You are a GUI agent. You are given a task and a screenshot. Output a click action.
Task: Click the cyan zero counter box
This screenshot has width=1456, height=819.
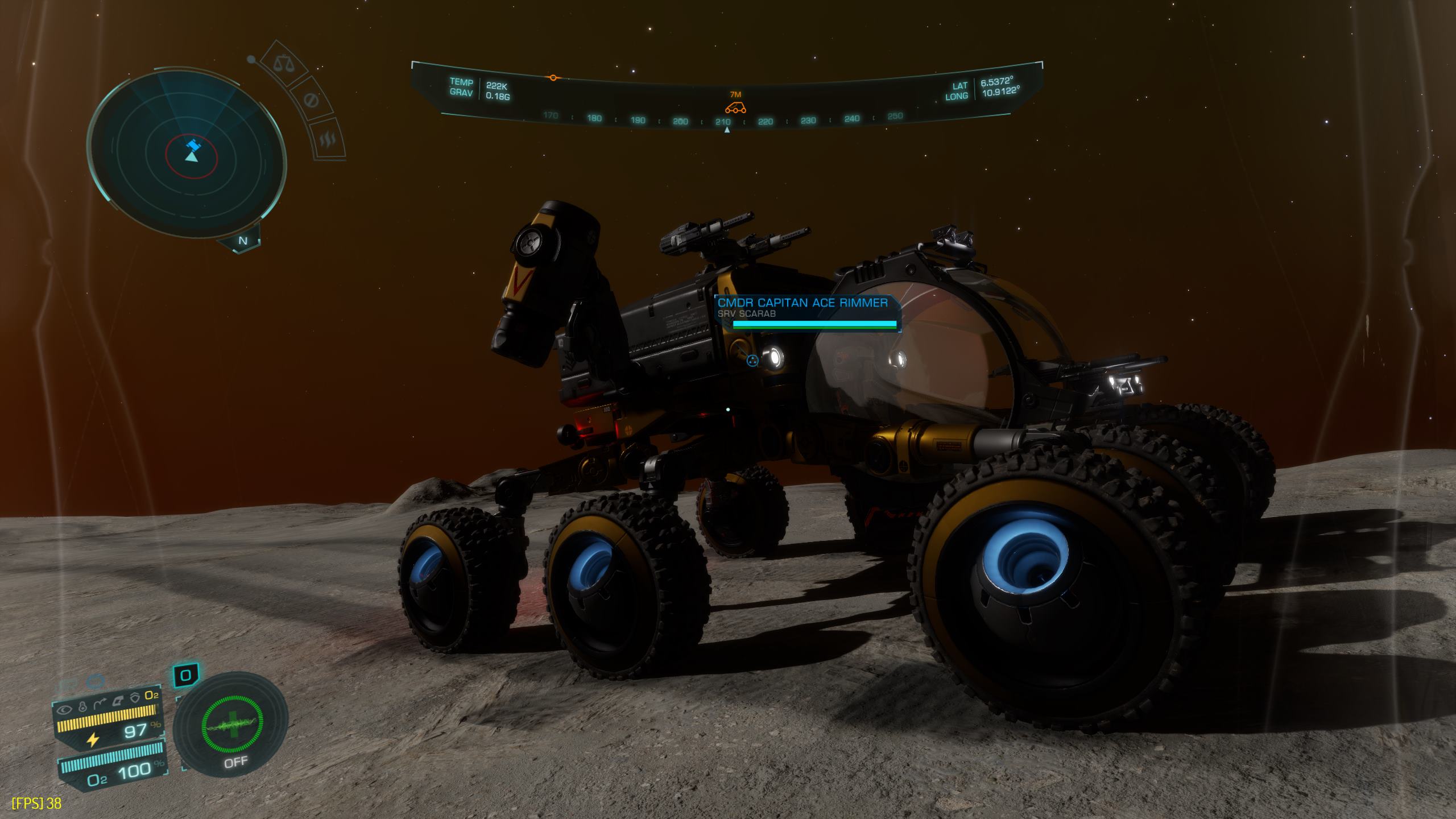point(186,675)
